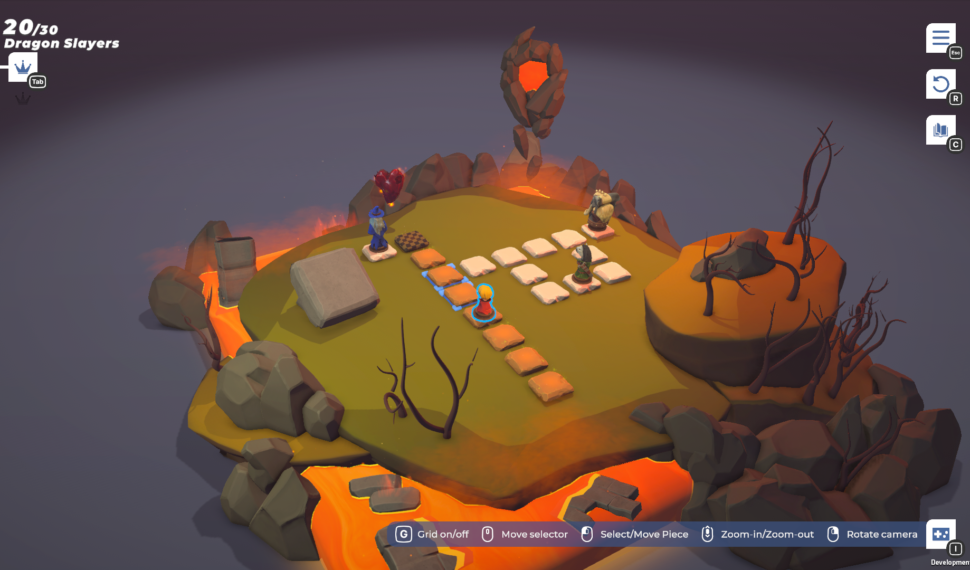Open the book codex button

[x=940, y=130]
